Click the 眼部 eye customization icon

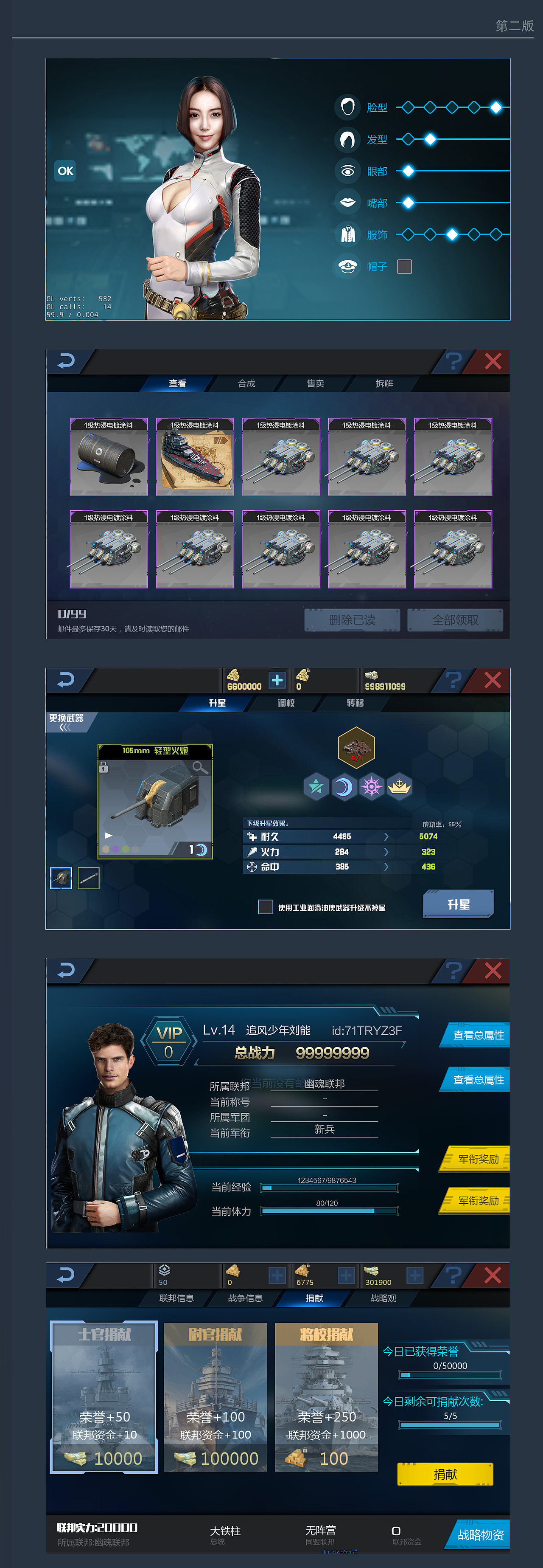click(x=348, y=171)
